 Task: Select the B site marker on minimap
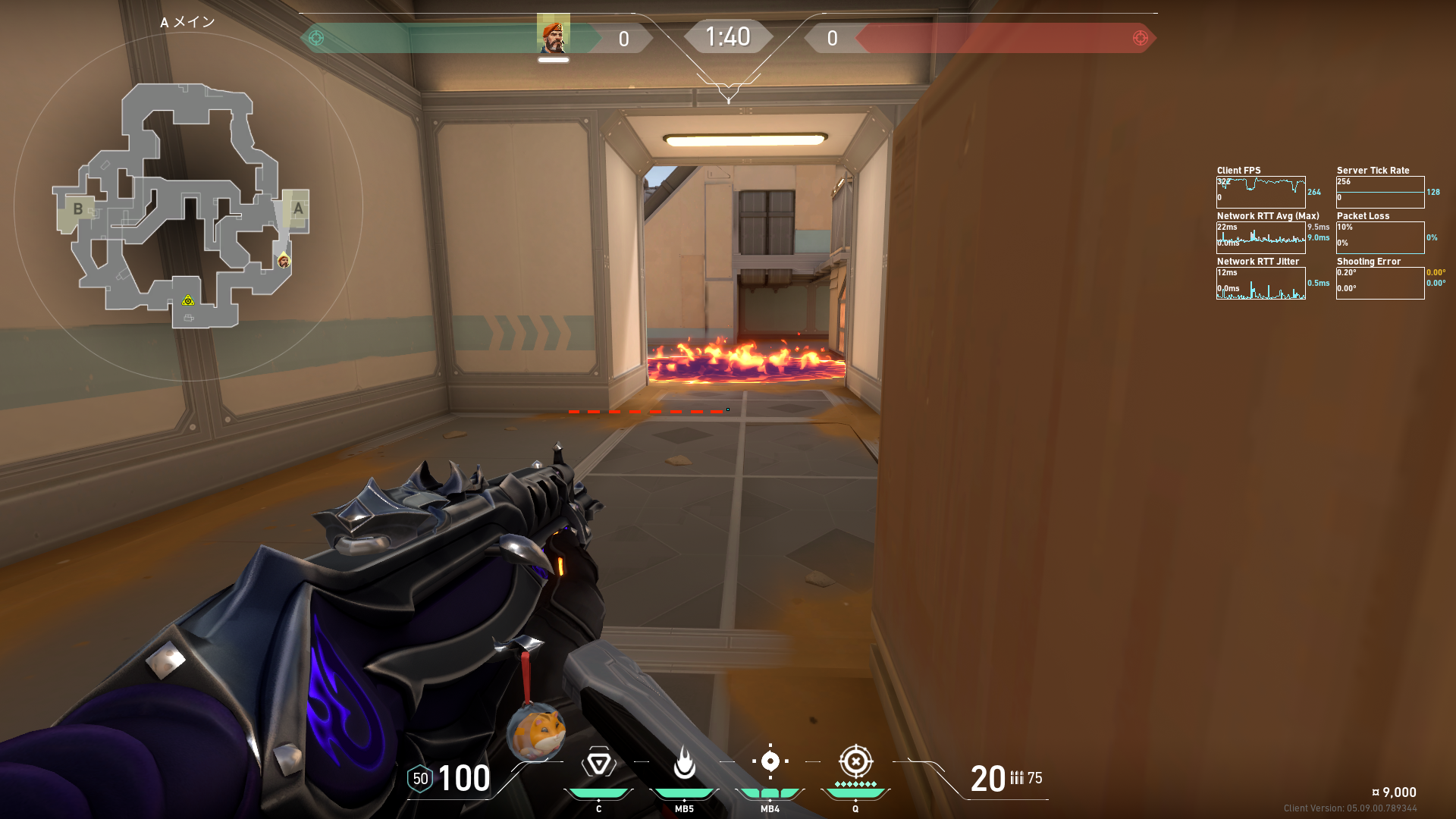click(x=77, y=209)
